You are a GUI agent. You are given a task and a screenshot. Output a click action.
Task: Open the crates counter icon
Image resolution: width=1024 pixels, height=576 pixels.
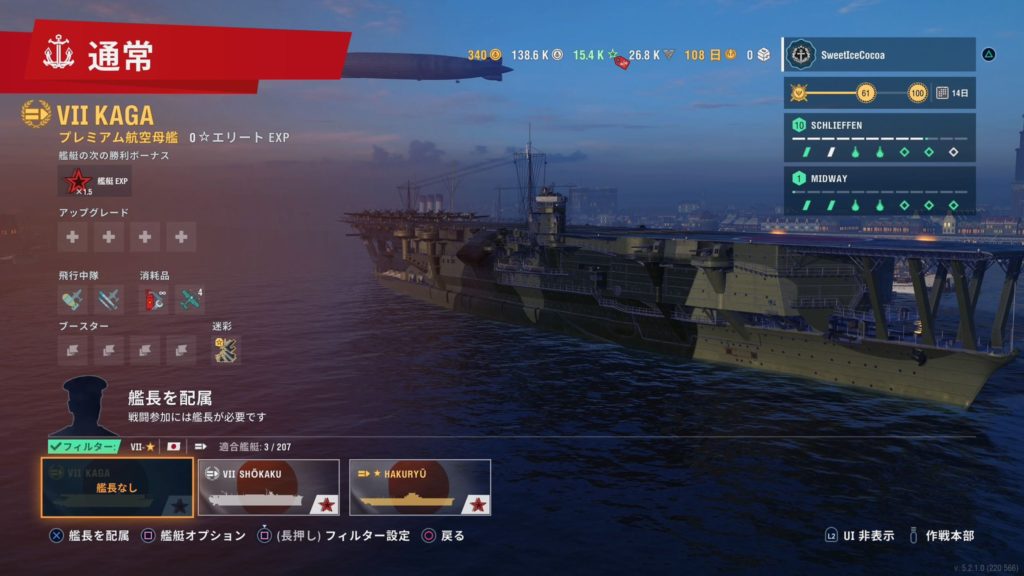(x=758, y=54)
